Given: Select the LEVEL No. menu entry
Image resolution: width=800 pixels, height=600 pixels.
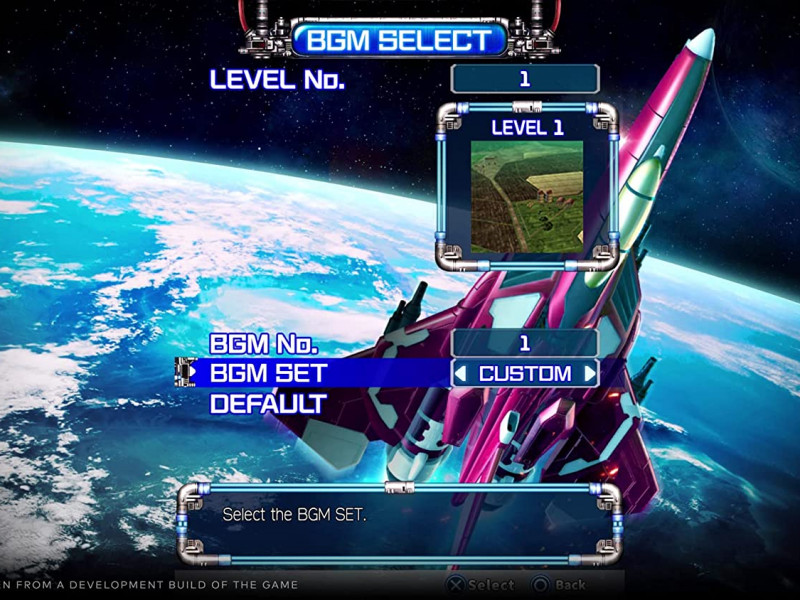Looking at the screenshot, I should [x=277, y=80].
